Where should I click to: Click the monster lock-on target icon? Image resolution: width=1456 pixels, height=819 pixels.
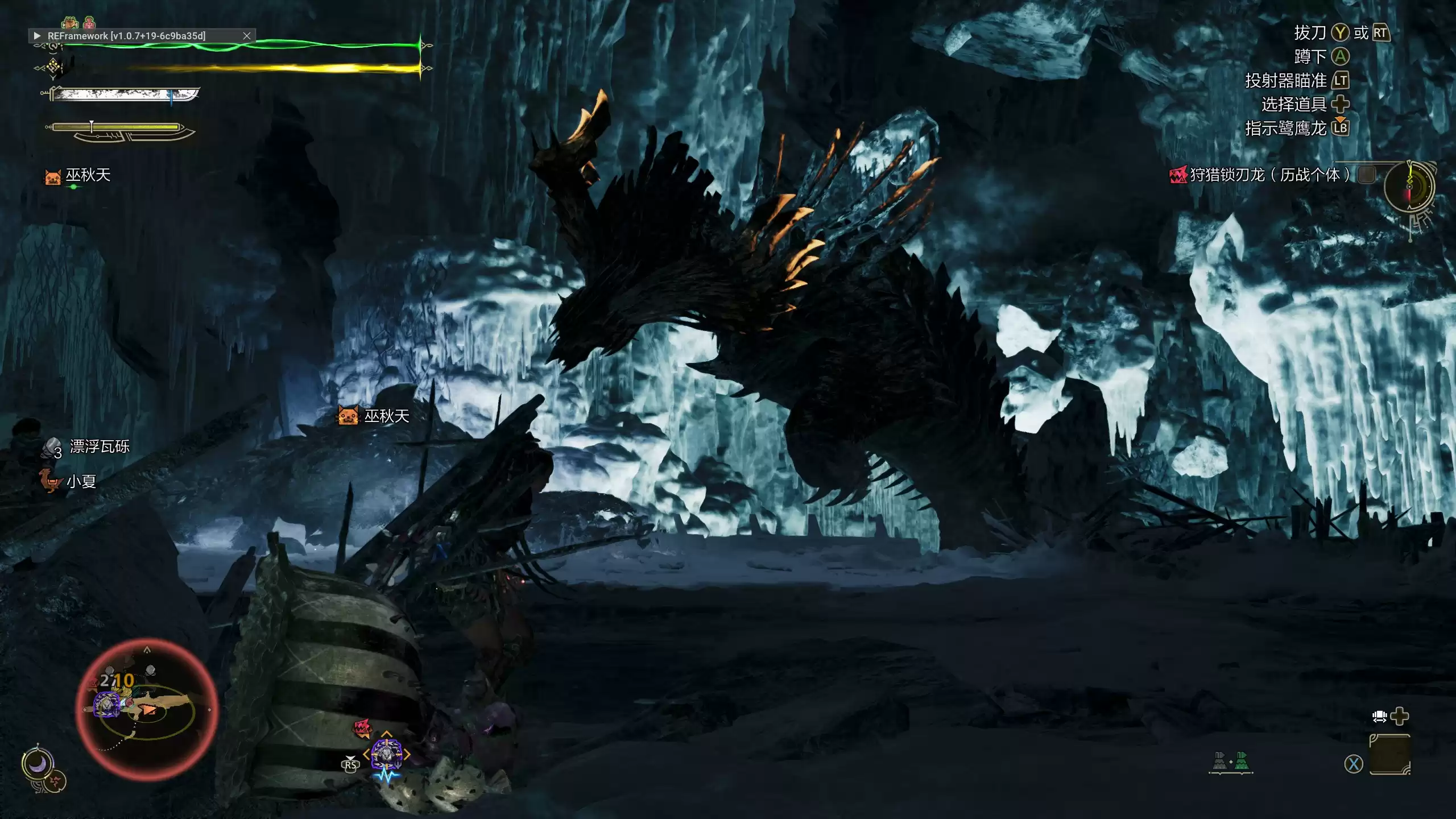pos(387,754)
